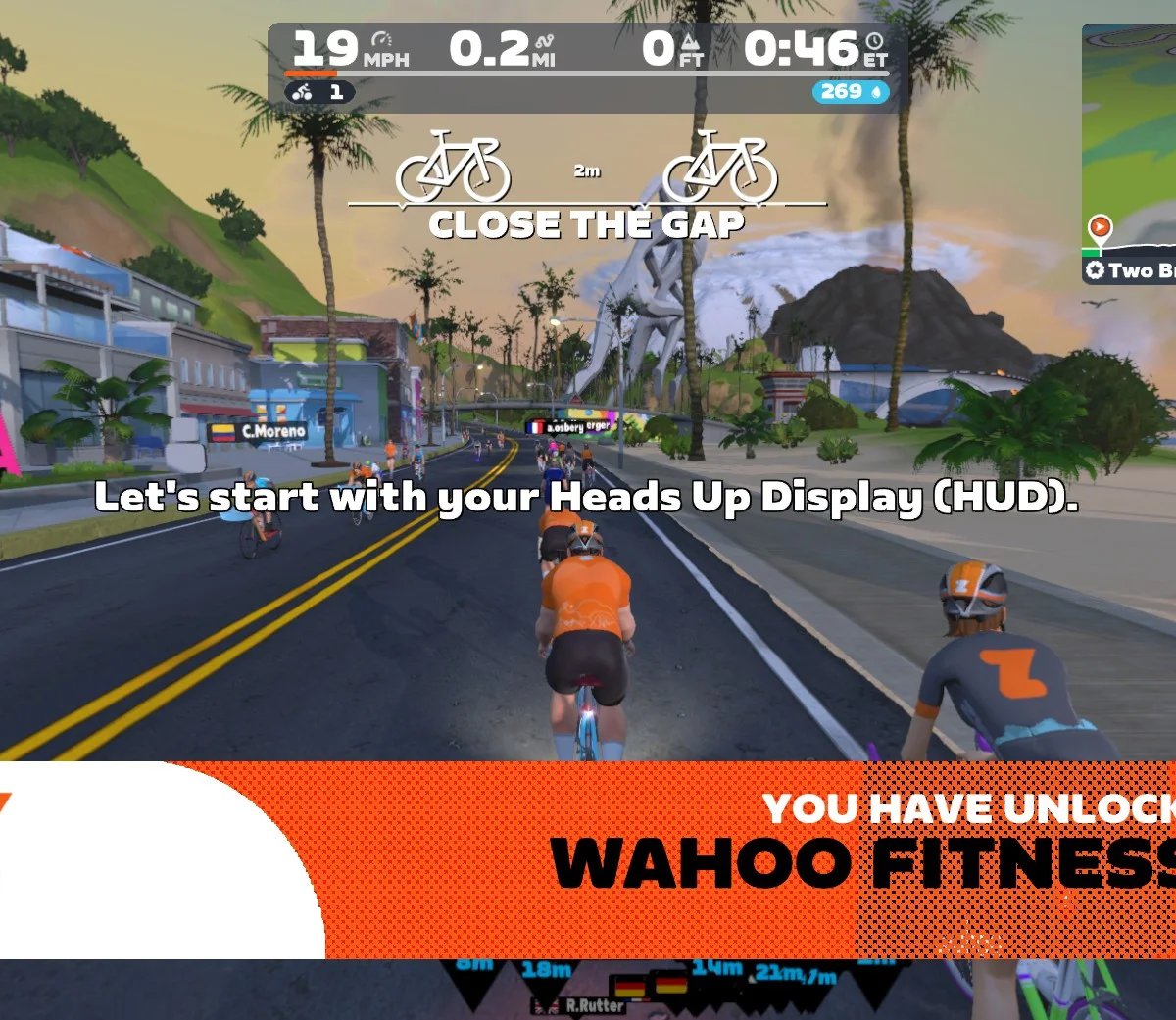The width and height of the screenshot is (1176, 1020).
Task: Click the orange rider position marker on minimap
Action: [1100, 228]
